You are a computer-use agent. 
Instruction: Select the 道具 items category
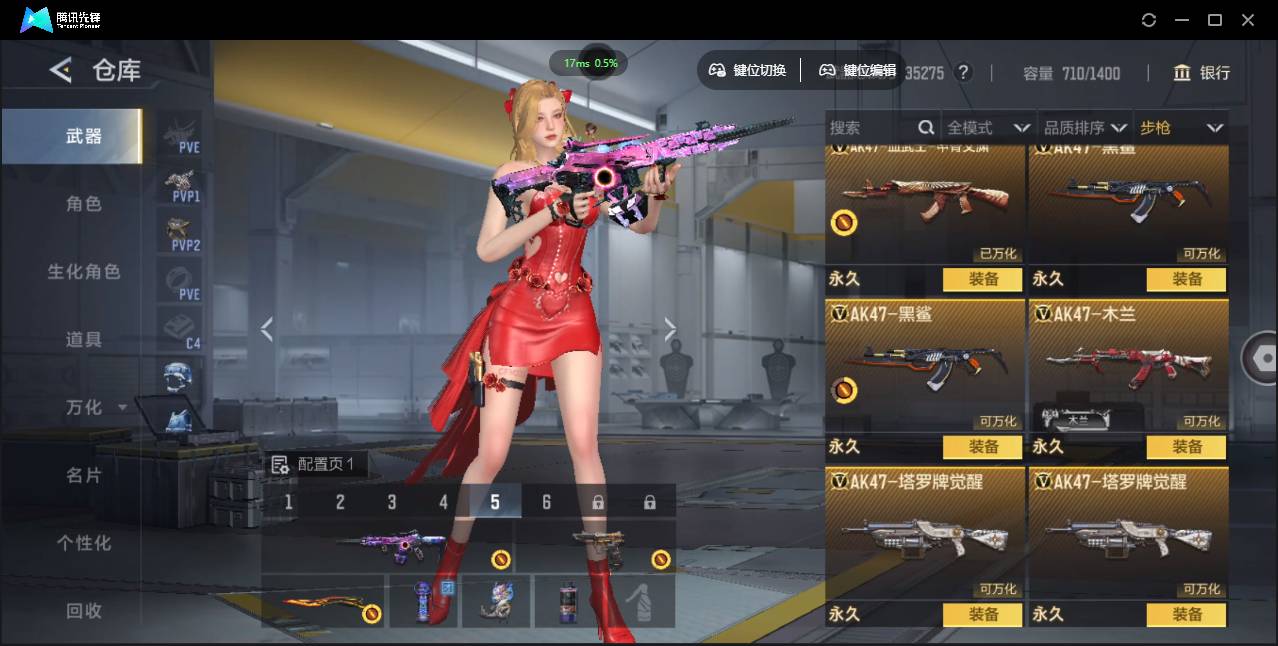pos(84,340)
